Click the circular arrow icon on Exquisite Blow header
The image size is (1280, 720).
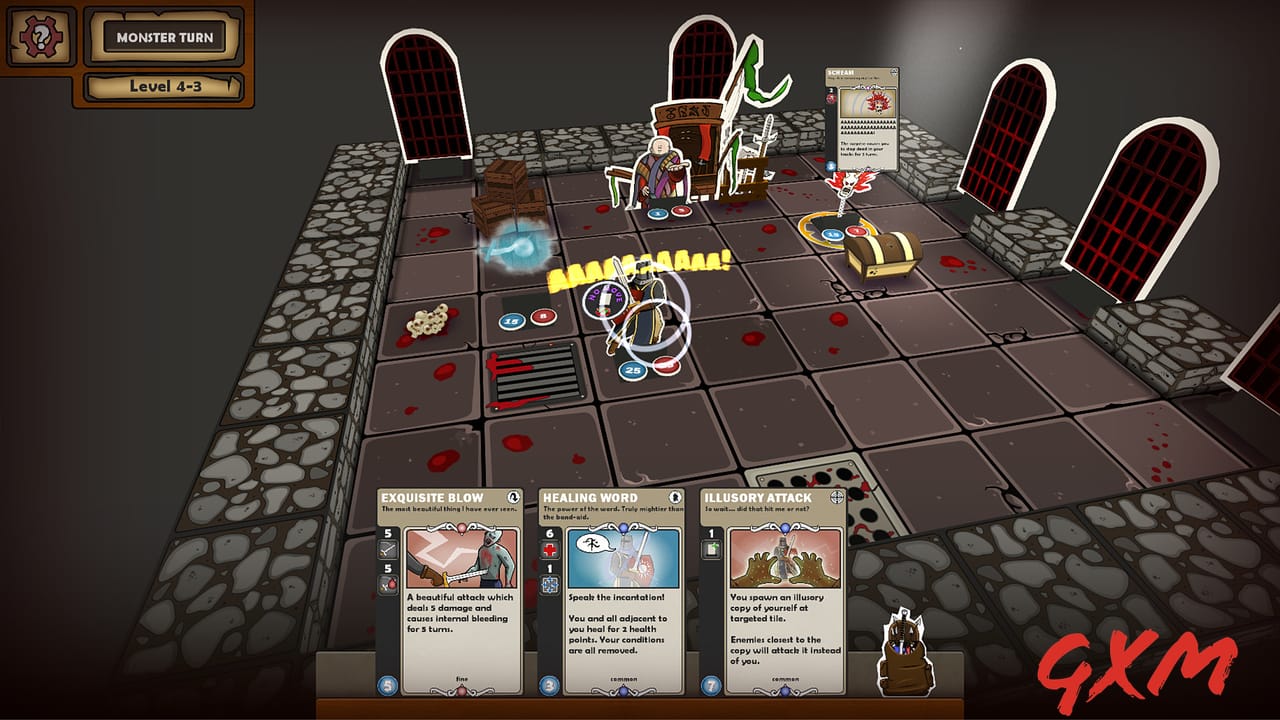(513, 497)
